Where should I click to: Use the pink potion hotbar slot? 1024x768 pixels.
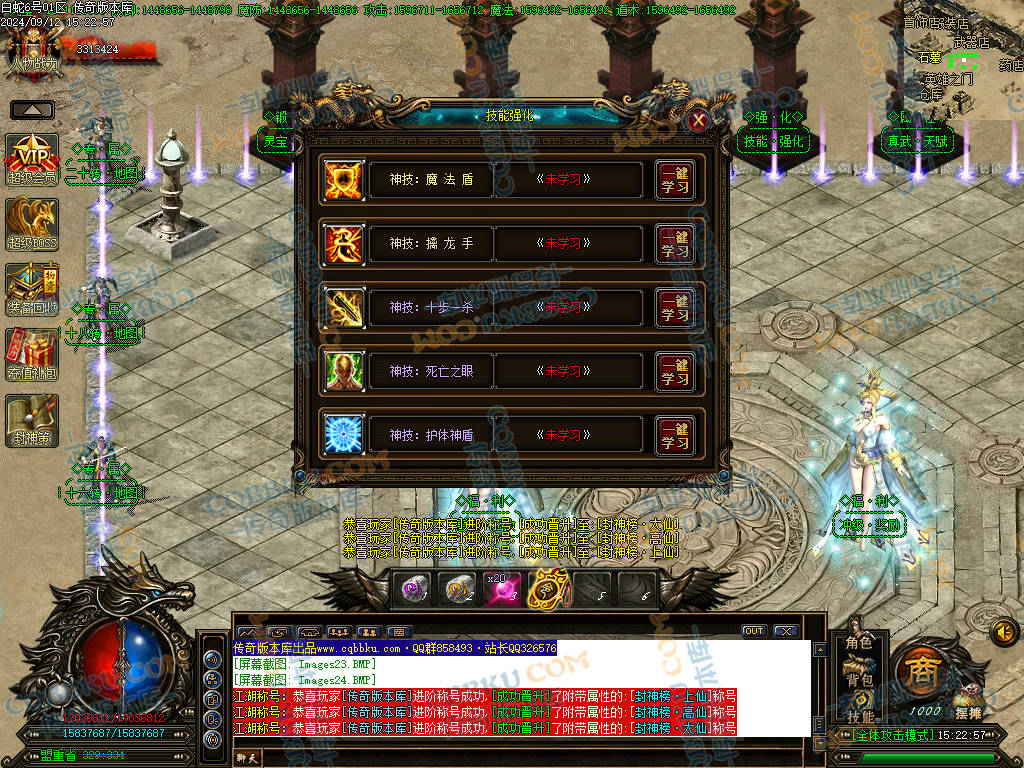[x=502, y=589]
